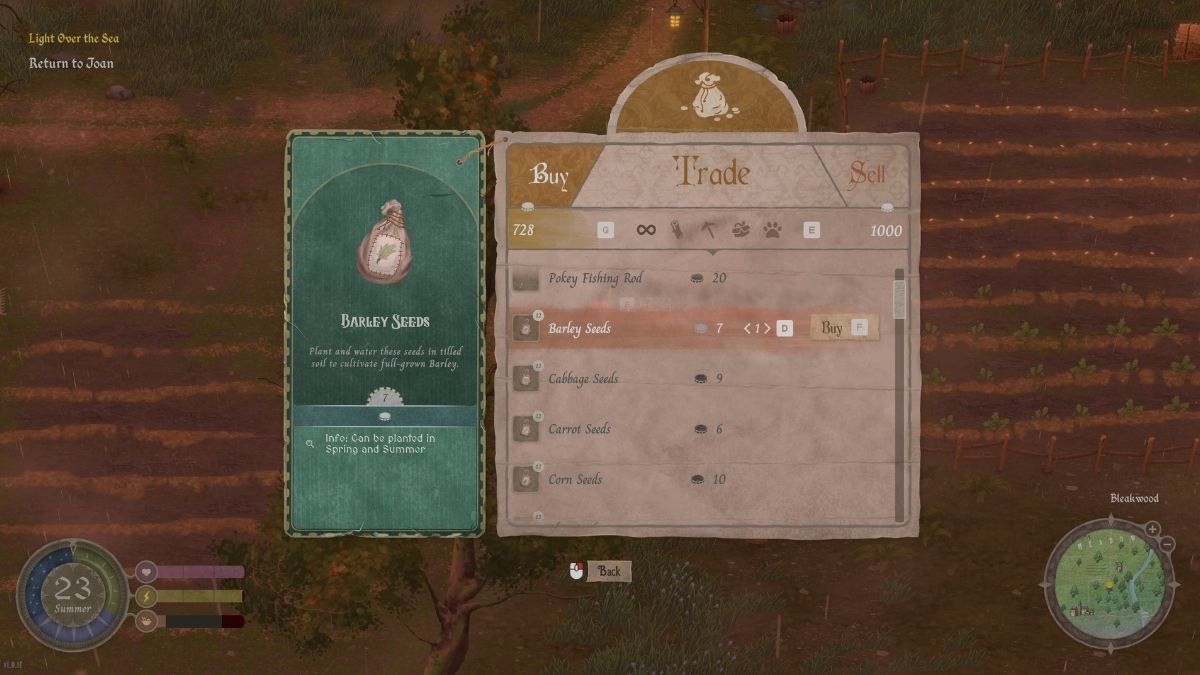This screenshot has width=1200, height=675.
Task: Filter shop by the wood log category
Action: [678, 230]
